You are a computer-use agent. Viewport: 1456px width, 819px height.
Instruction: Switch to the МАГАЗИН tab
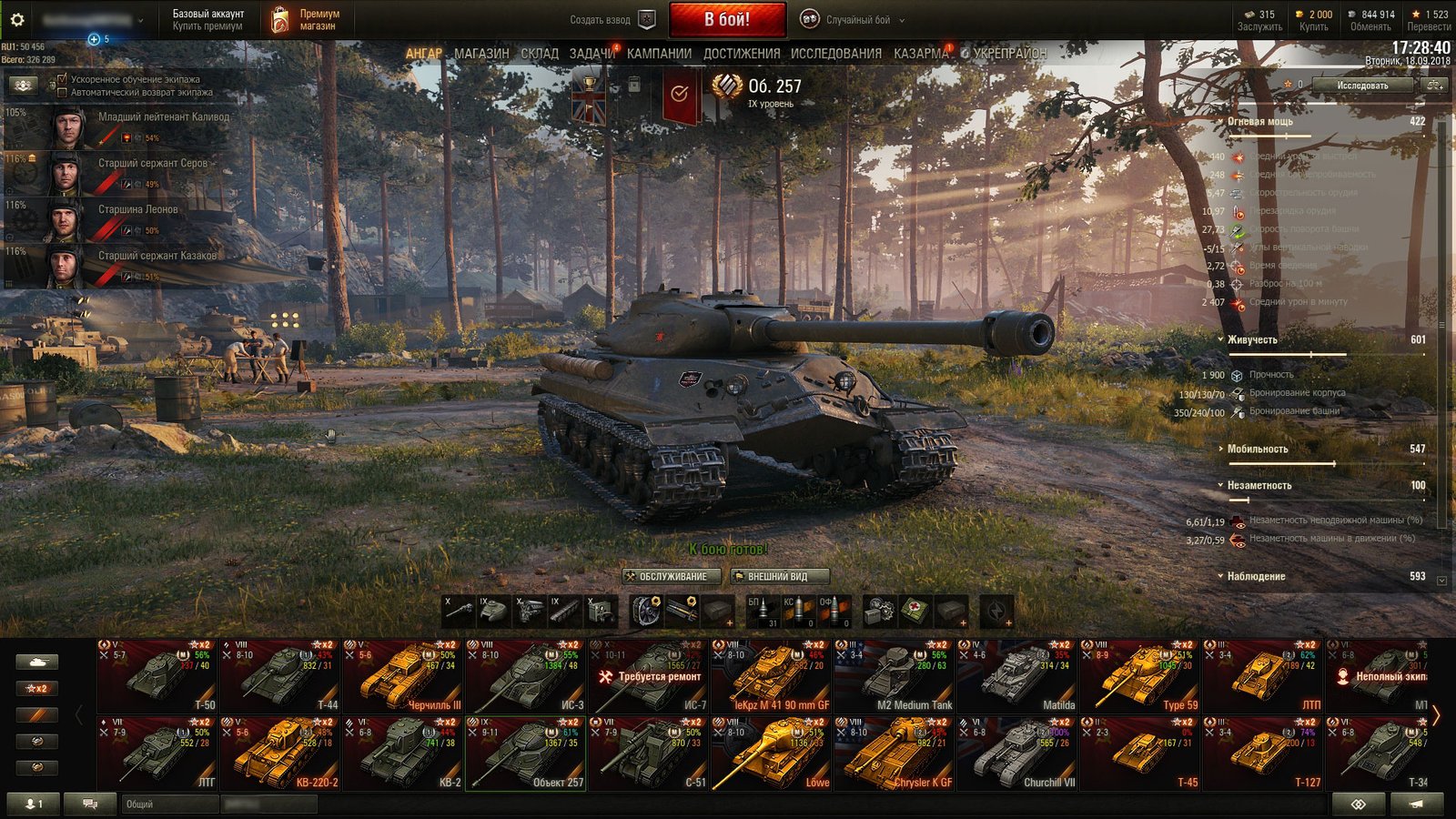click(x=481, y=54)
